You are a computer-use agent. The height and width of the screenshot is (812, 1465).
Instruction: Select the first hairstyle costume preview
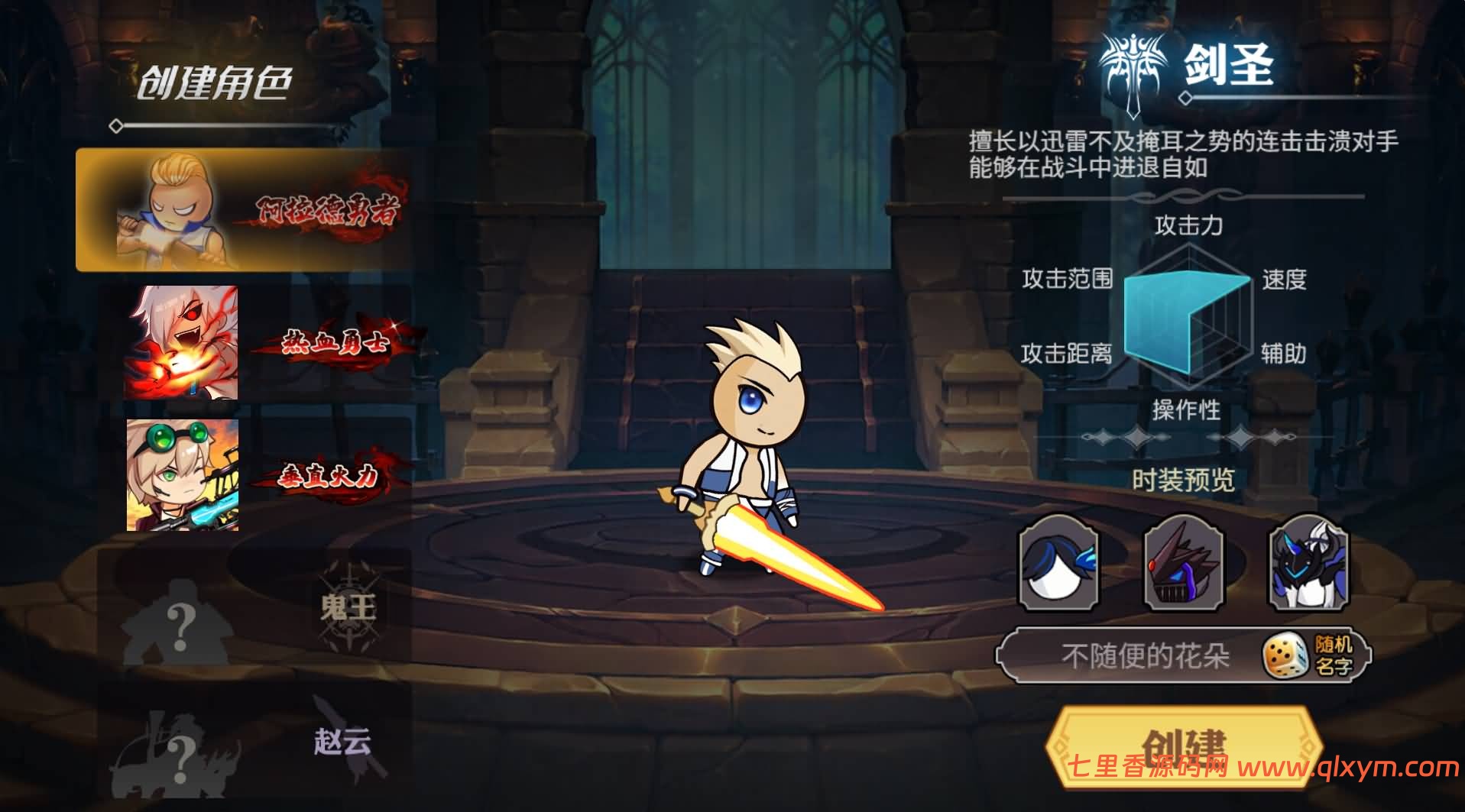tap(1058, 565)
